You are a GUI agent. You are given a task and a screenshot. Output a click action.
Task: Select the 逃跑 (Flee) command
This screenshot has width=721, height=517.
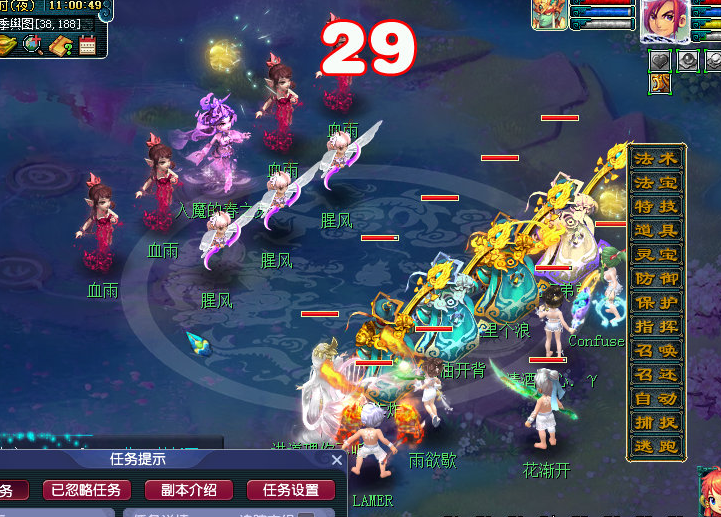[656, 447]
